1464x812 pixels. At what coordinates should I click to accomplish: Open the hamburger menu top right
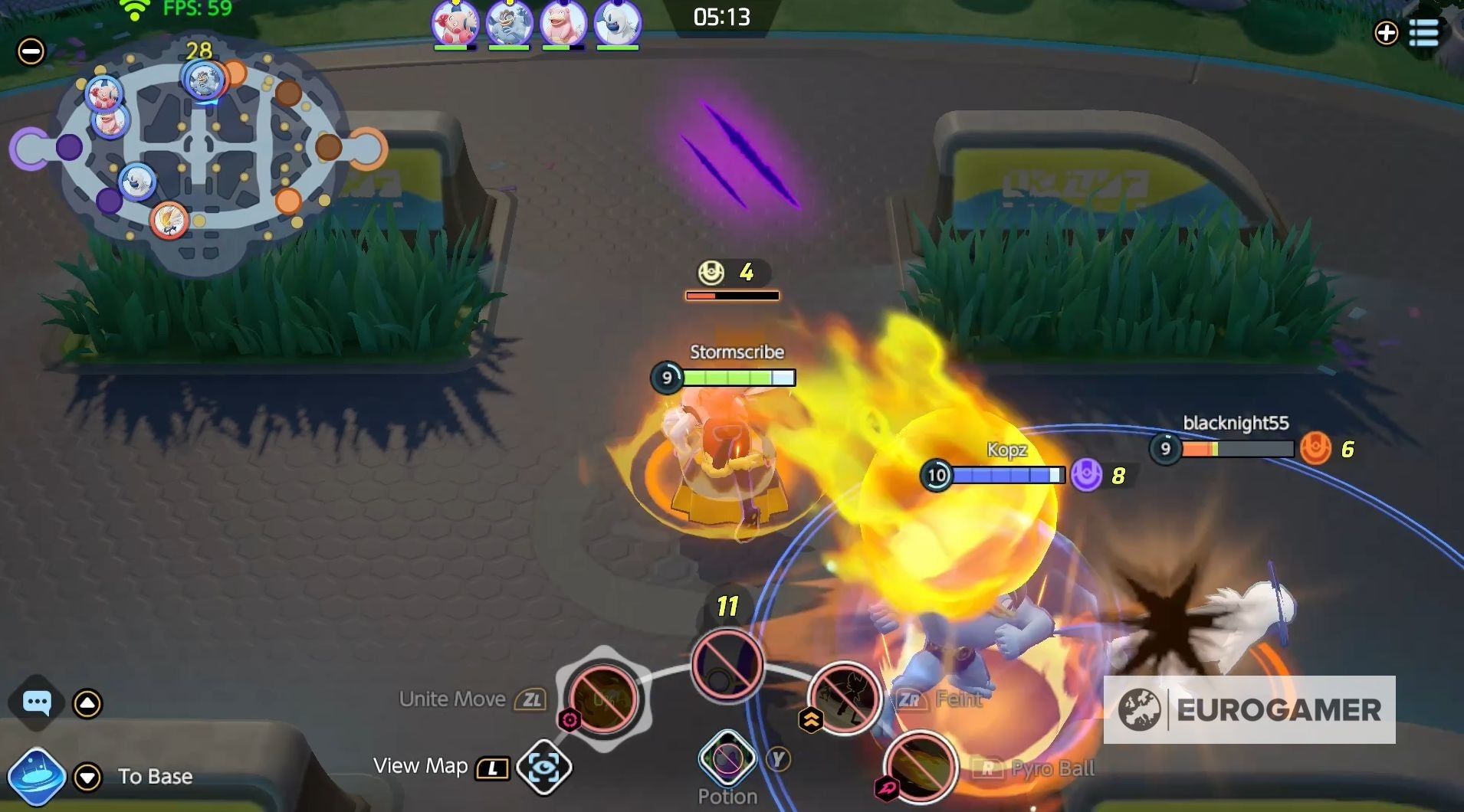click(x=1426, y=34)
